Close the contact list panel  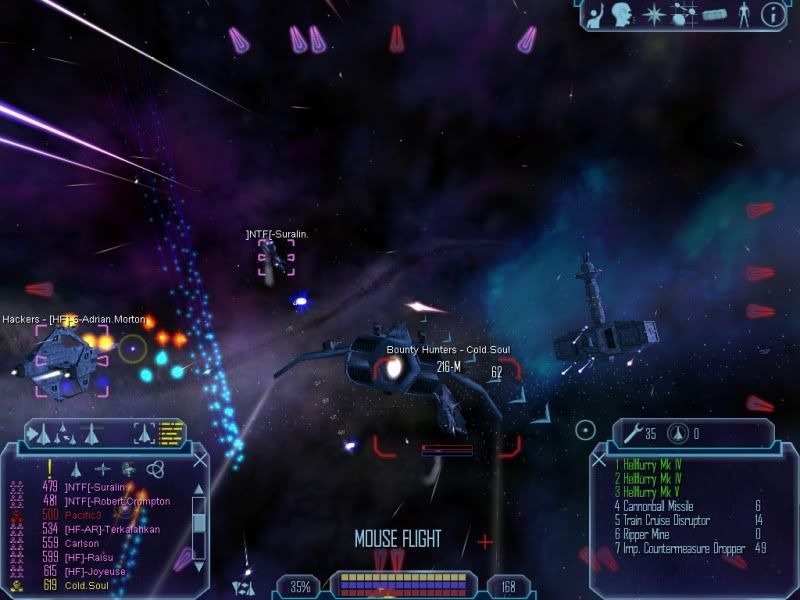point(200,461)
